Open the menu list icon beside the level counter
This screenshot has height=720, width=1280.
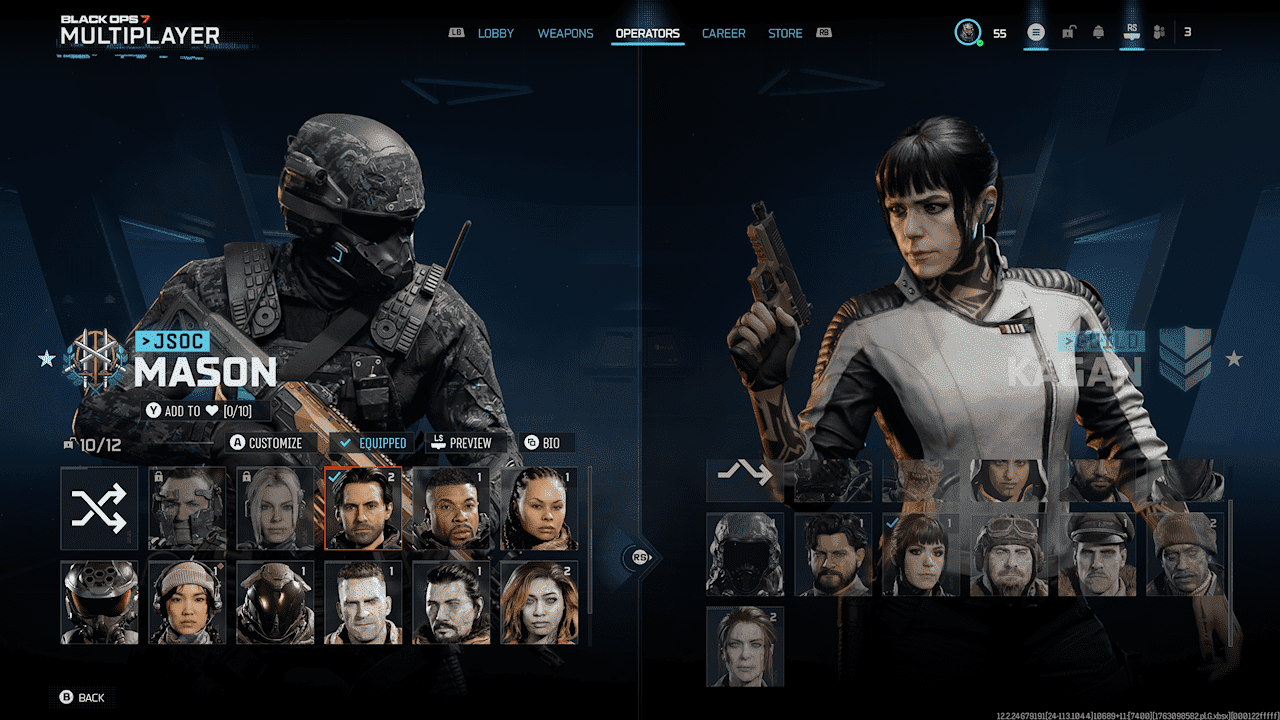click(1036, 32)
